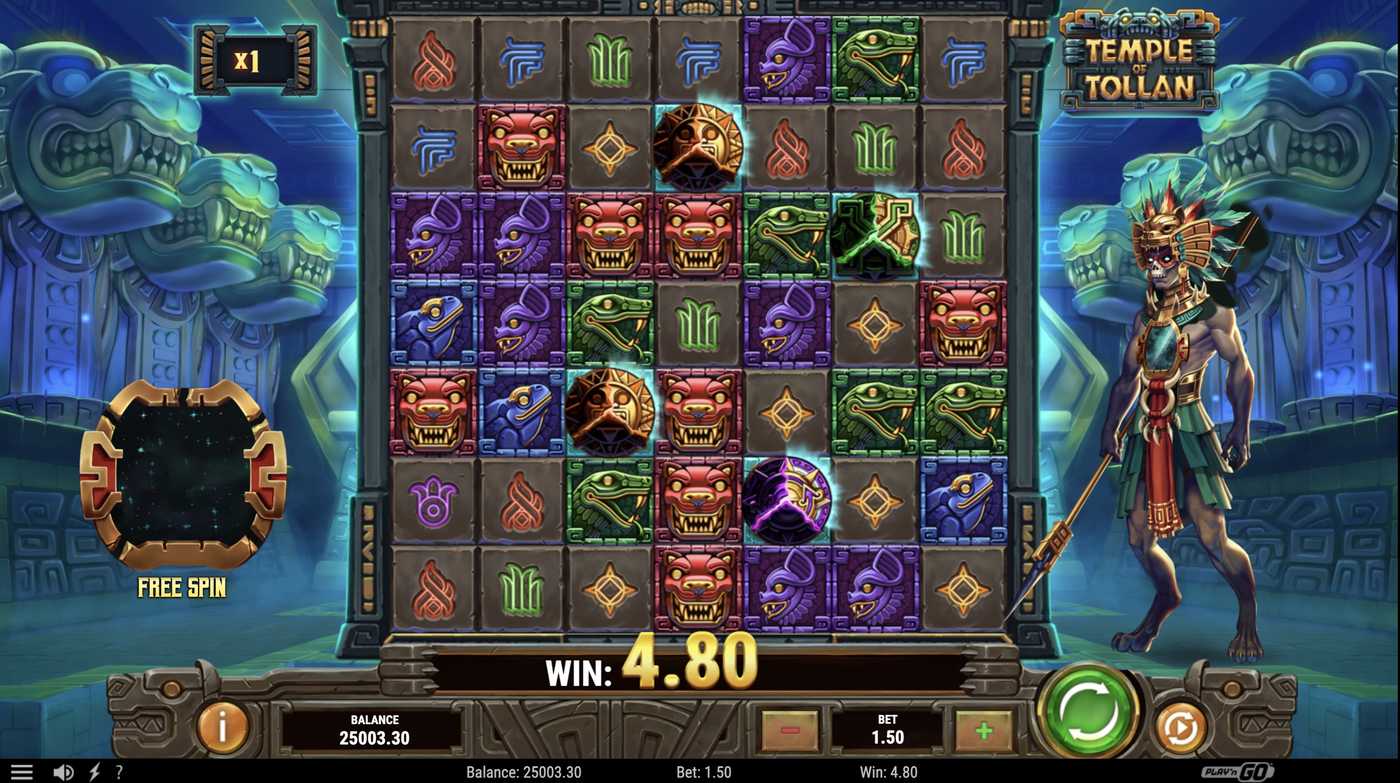This screenshot has width=1400, height=783.
Task: Click the Balance 25003.30 display
Action: [x=375, y=729]
